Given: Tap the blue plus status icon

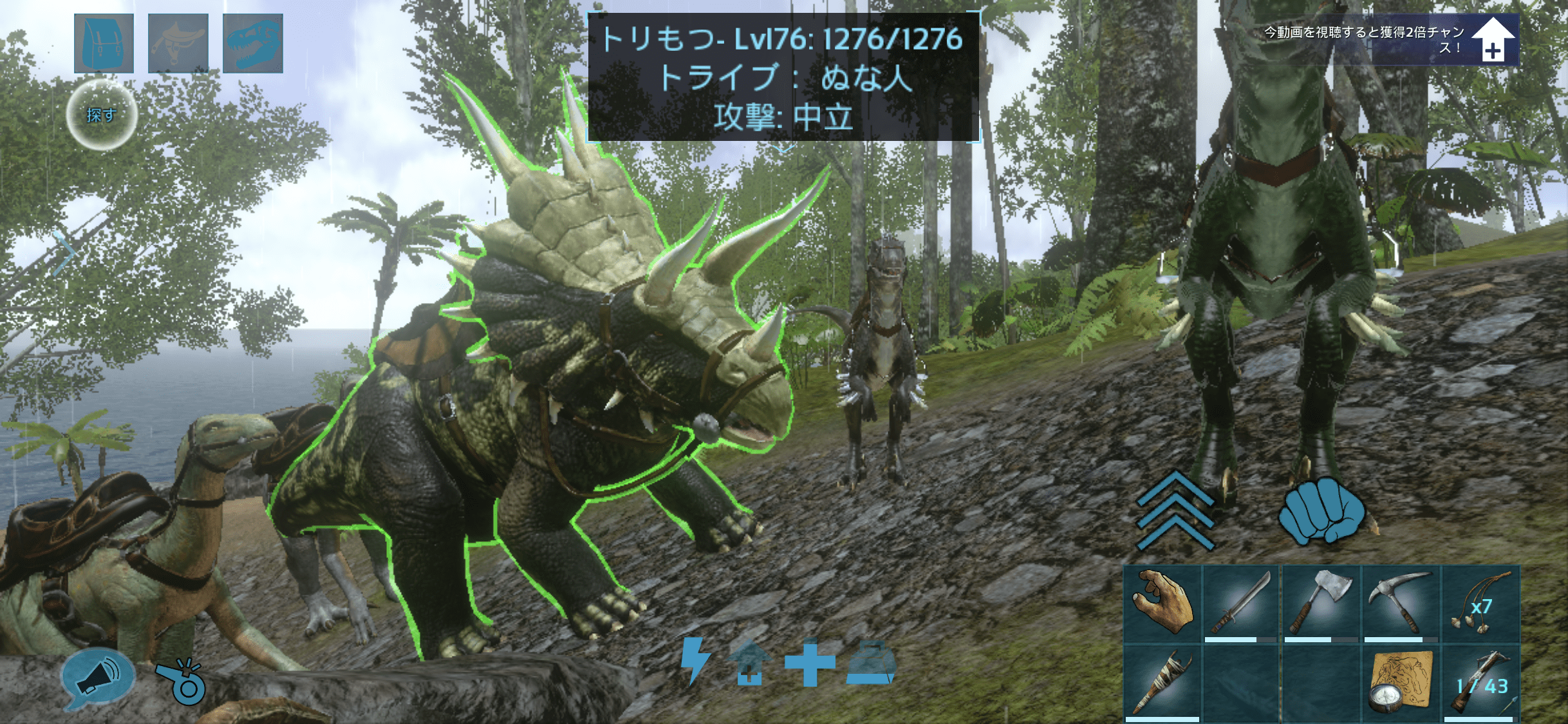Looking at the screenshot, I should [810, 662].
